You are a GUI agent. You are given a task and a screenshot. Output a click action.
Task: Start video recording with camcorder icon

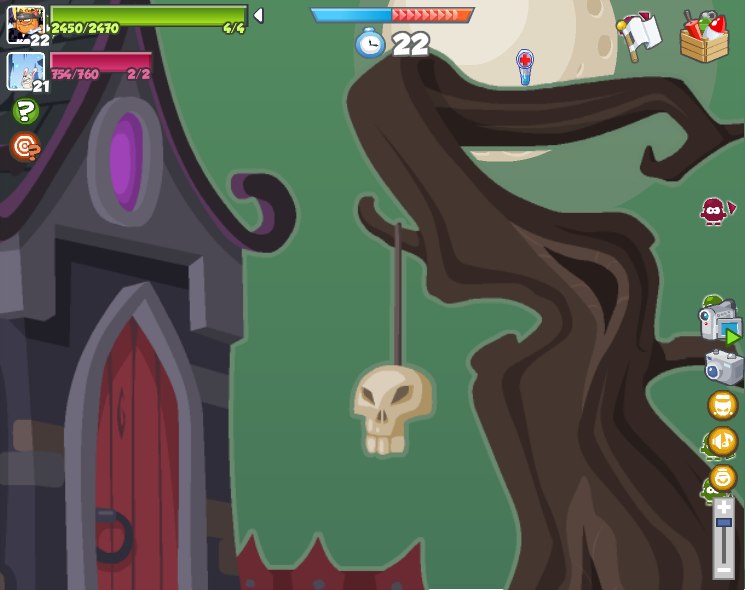[719, 324]
